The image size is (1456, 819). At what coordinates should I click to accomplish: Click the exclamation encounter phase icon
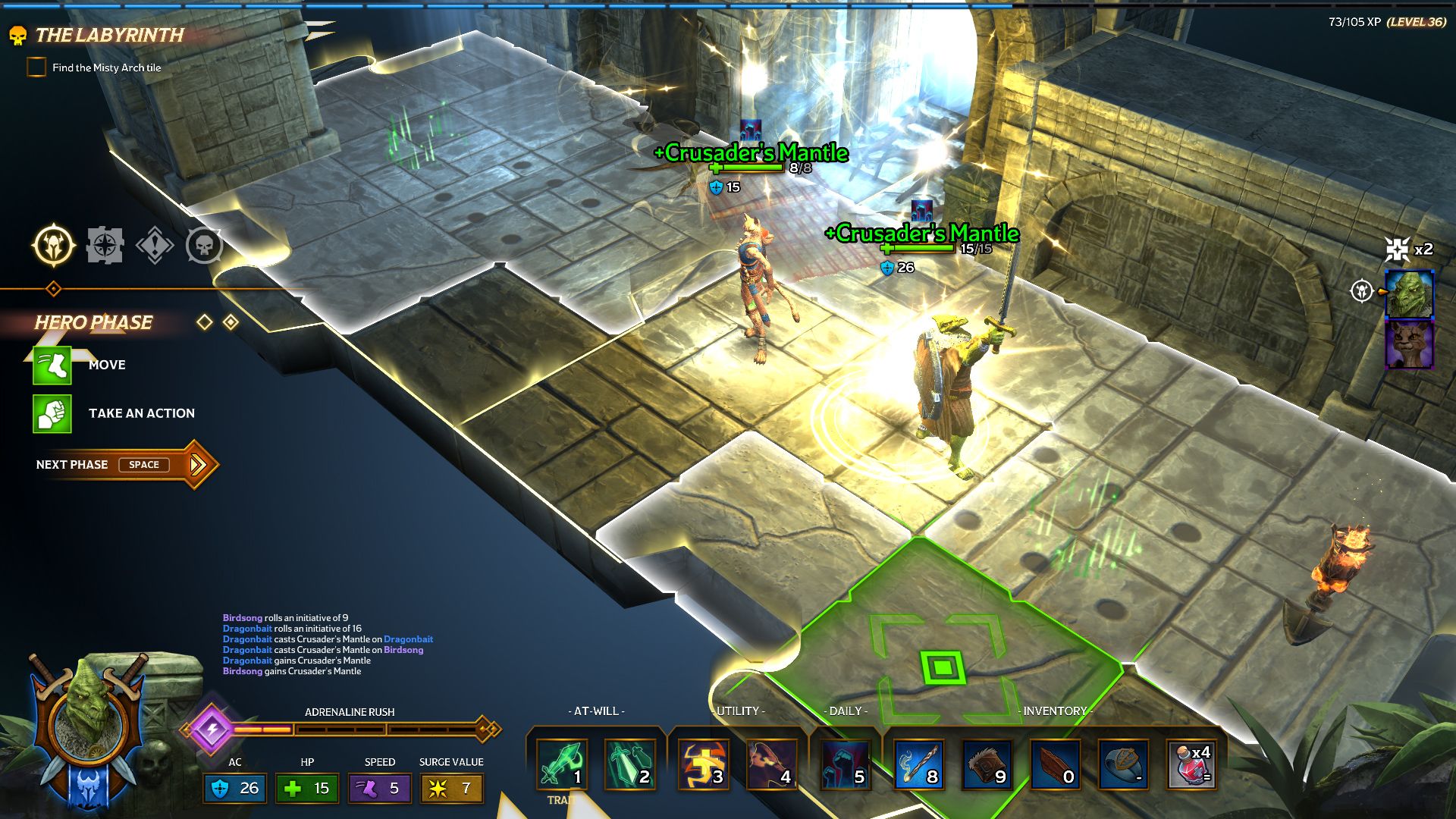tap(155, 246)
